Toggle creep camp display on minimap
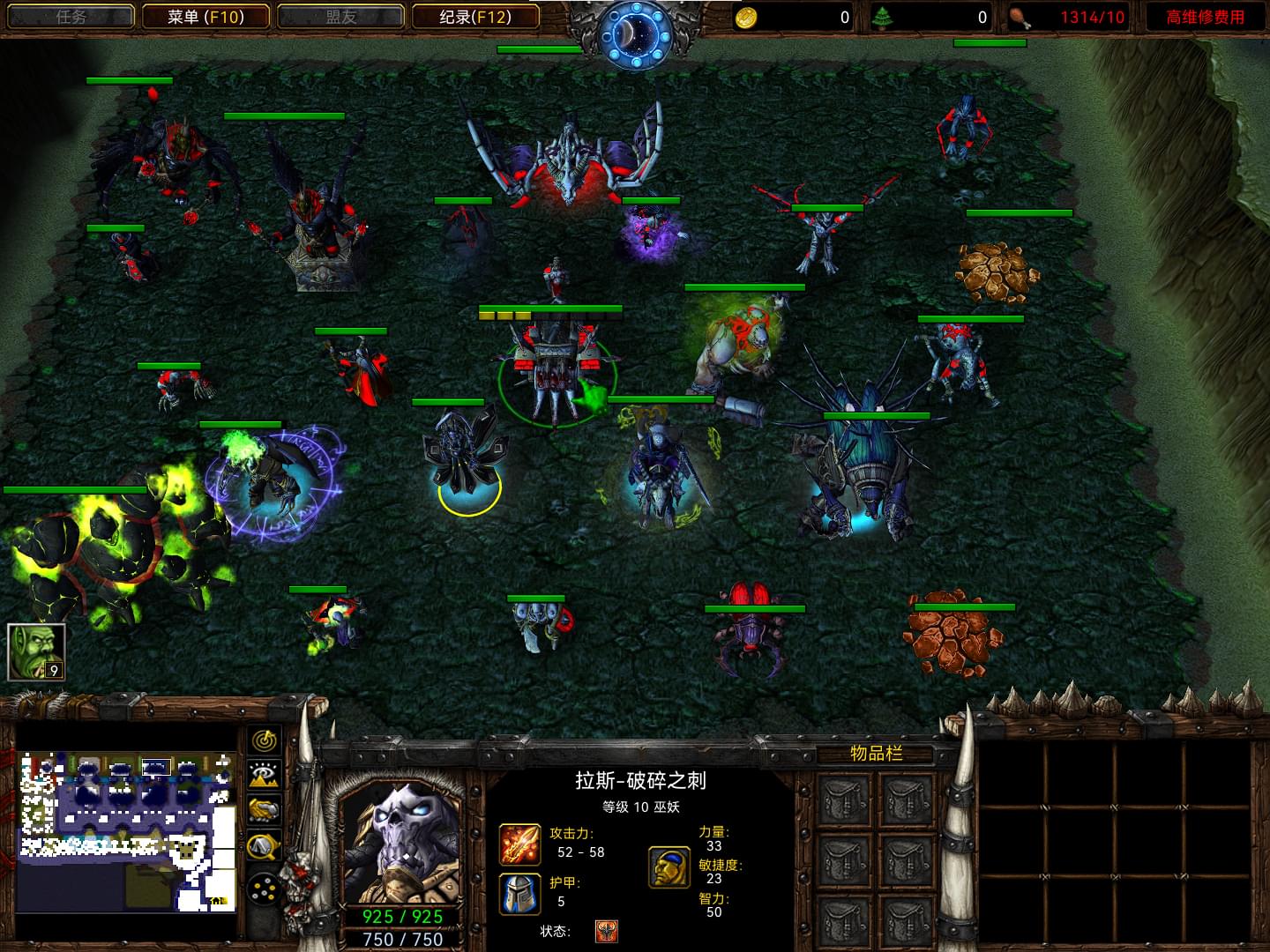Viewport: 1270px width, 952px height. [x=264, y=847]
